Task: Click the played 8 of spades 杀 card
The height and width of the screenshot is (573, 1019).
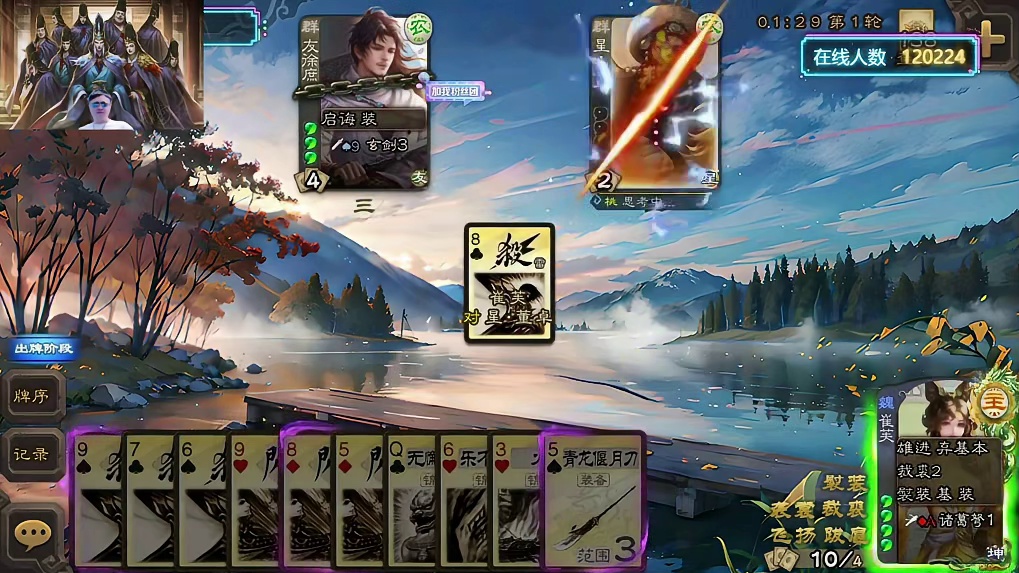Action: [509, 281]
